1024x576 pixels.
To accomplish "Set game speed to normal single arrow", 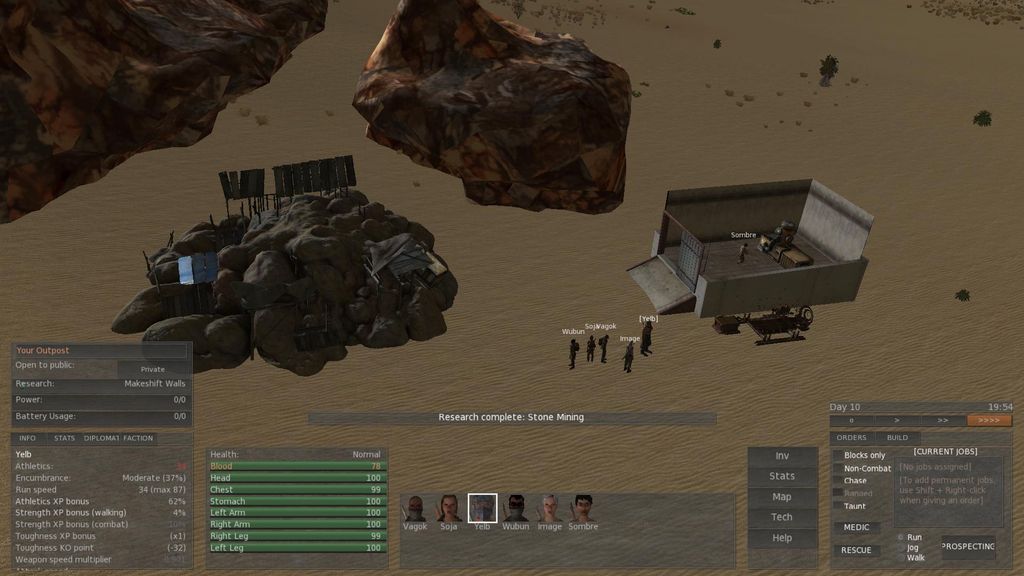I will pyautogui.click(x=896, y=421).
